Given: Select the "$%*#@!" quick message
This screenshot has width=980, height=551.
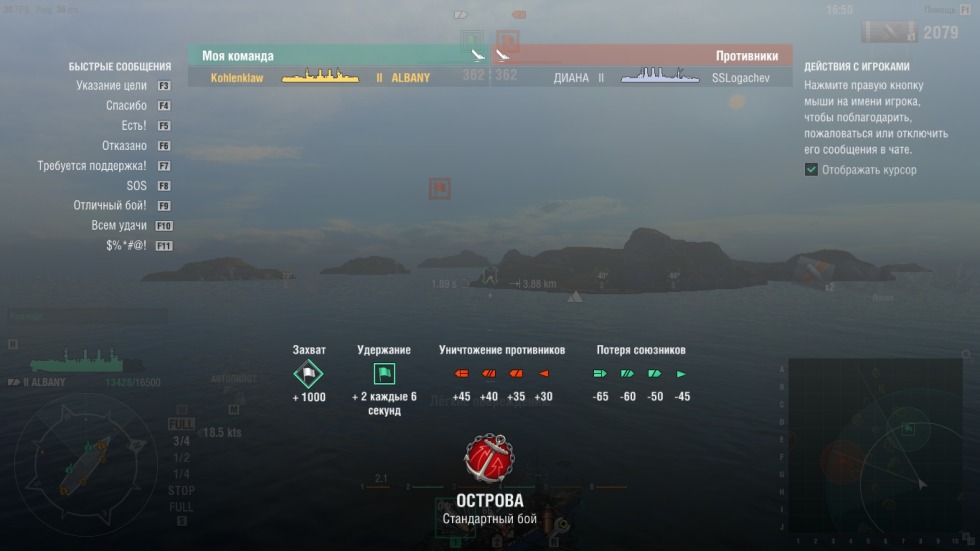Looking at the screenshot, I should tap(126, 246).
